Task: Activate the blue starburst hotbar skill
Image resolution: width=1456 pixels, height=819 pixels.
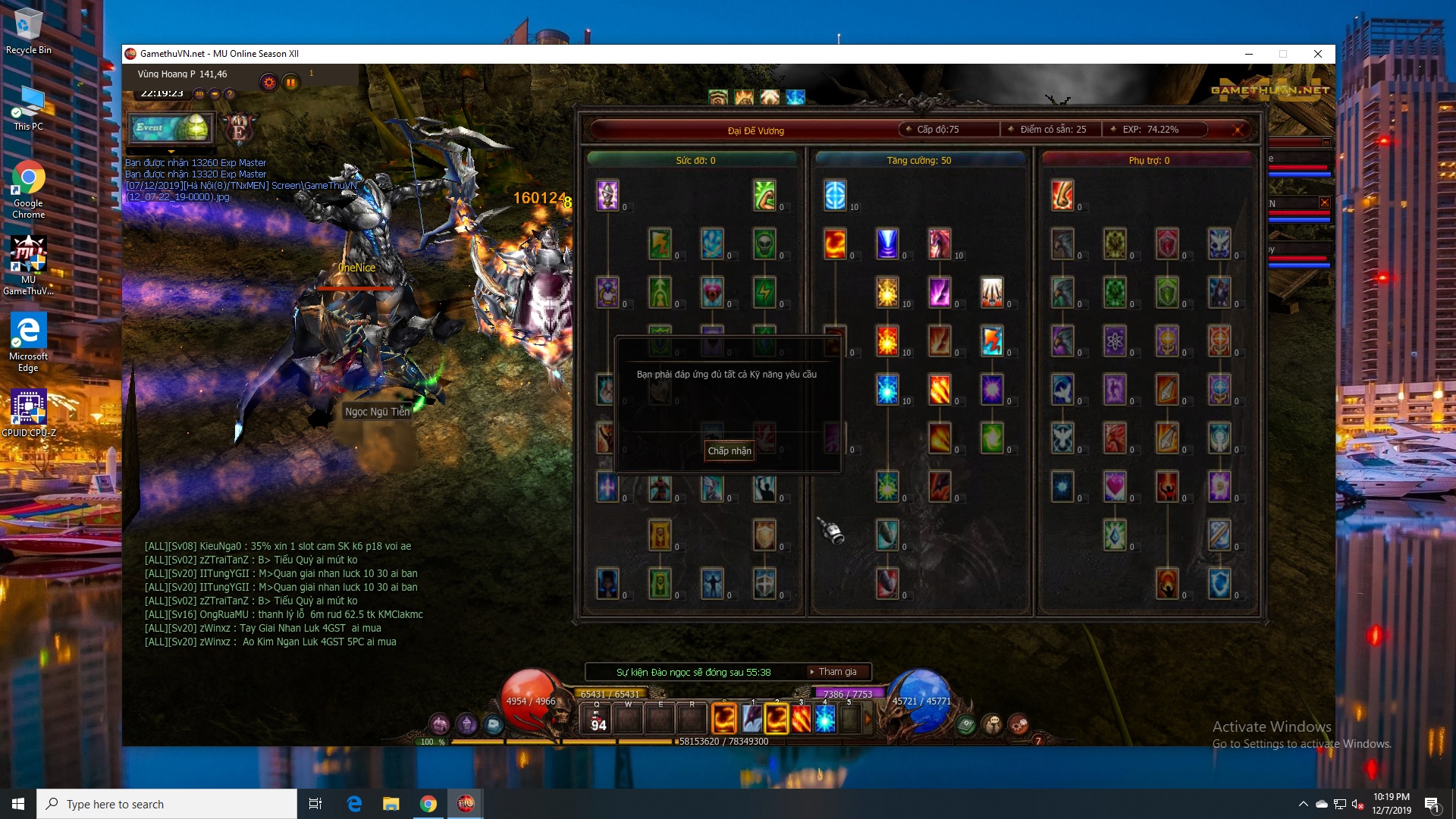Action: pyautogui.click(x=825, y=718)
